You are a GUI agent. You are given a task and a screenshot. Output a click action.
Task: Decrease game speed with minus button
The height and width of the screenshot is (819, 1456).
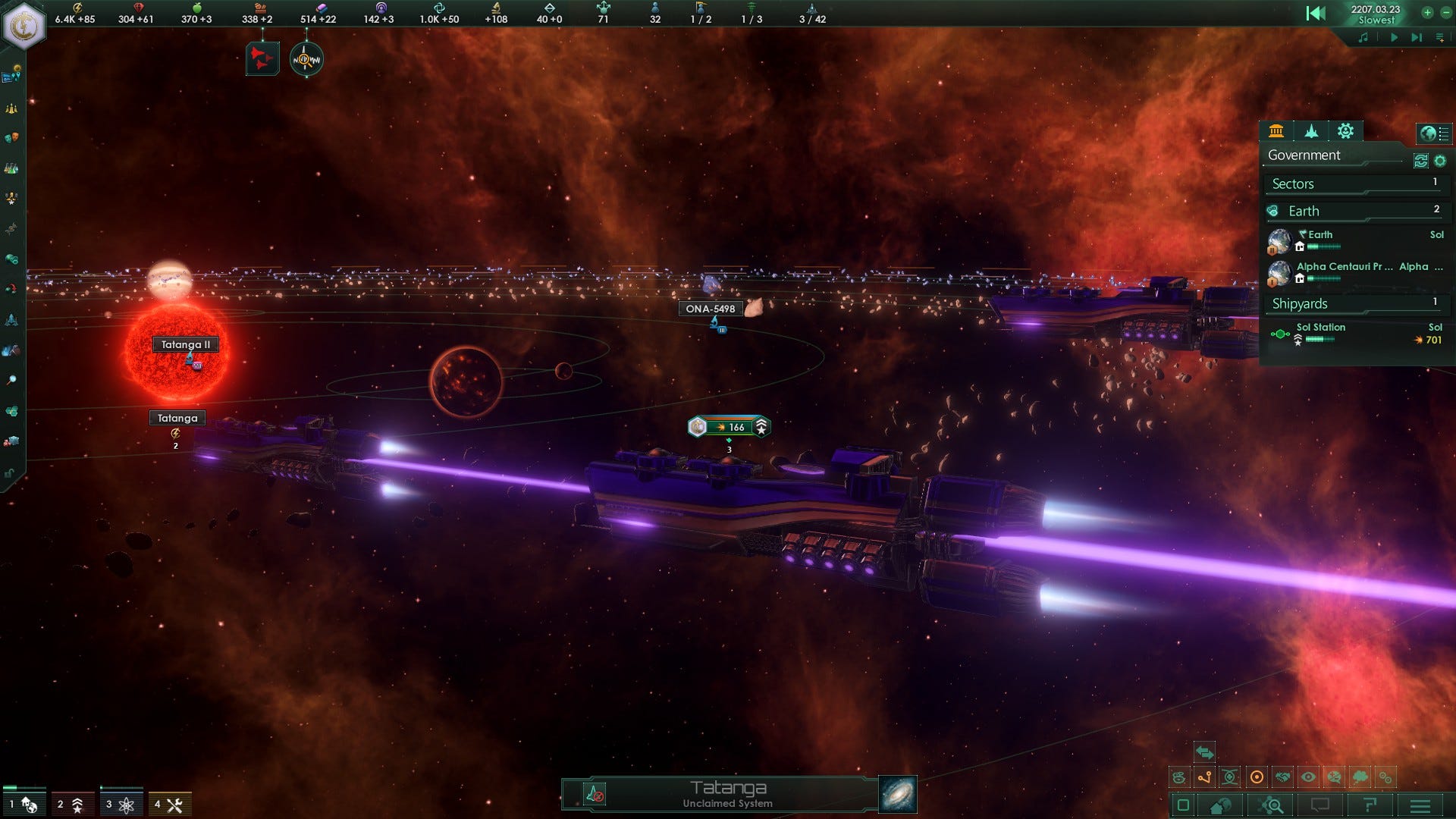click(1445, 12)
